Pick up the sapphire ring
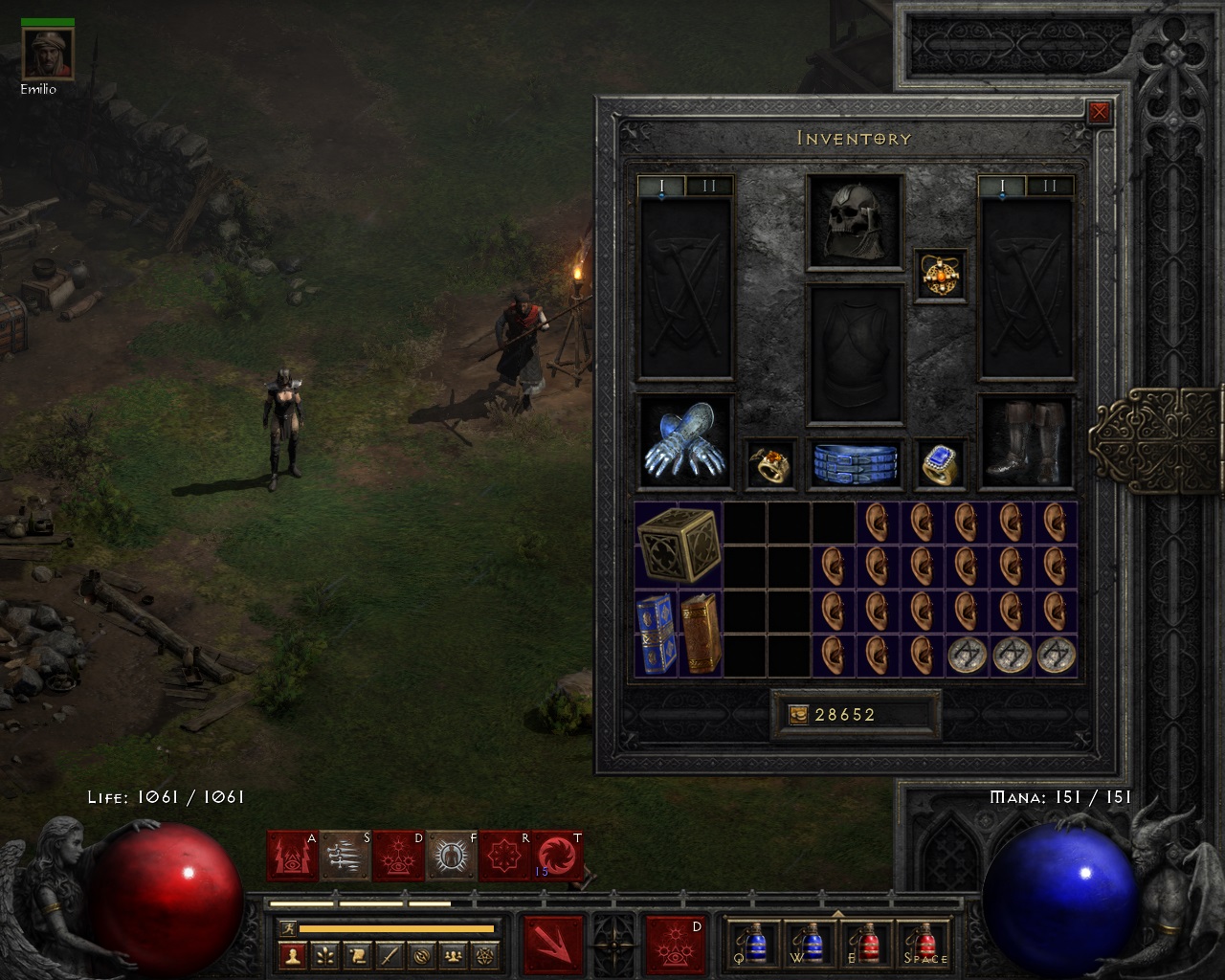 (940, 464)
